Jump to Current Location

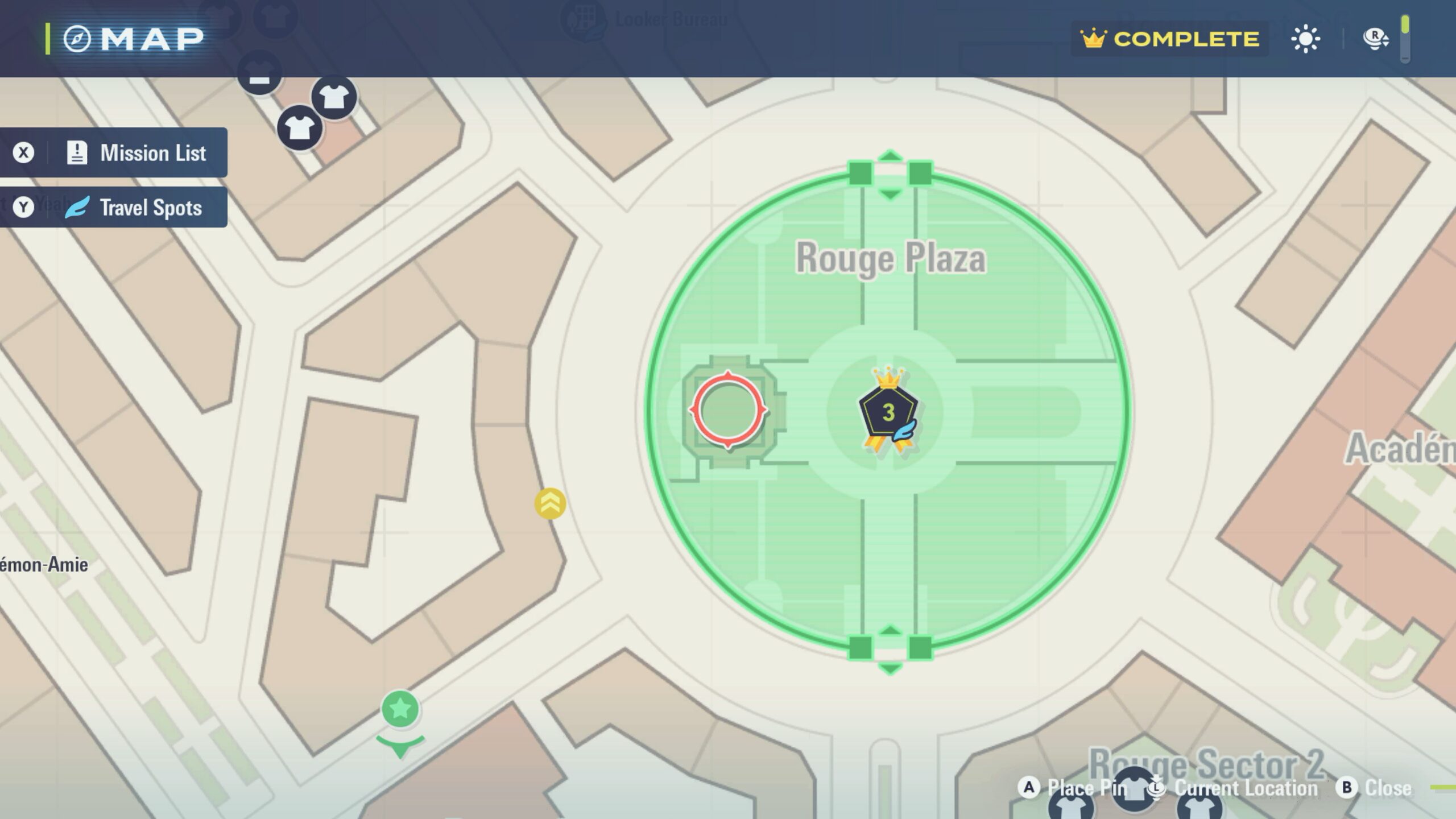coord(1233,788)
